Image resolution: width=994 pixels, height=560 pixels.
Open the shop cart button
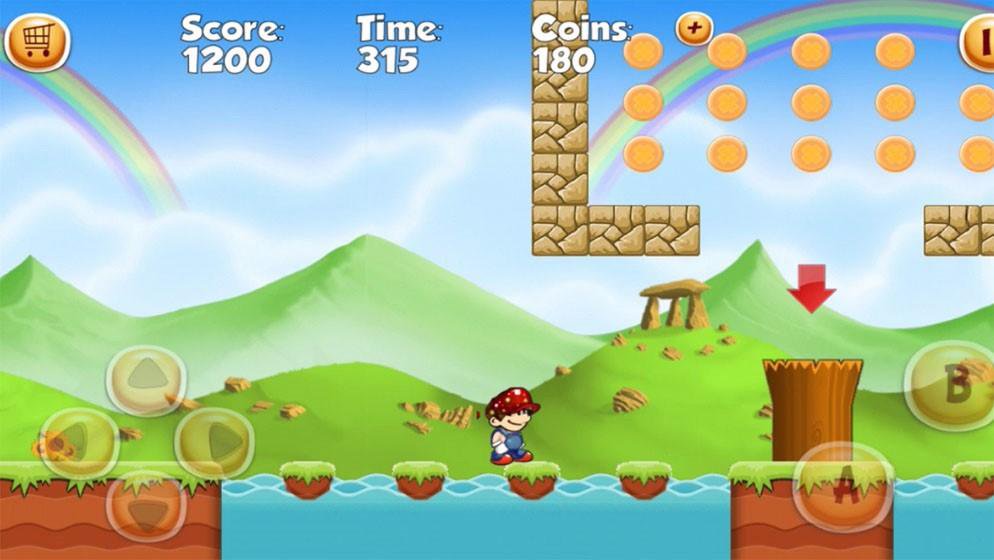pyautogui.click(x=36, y=42)
